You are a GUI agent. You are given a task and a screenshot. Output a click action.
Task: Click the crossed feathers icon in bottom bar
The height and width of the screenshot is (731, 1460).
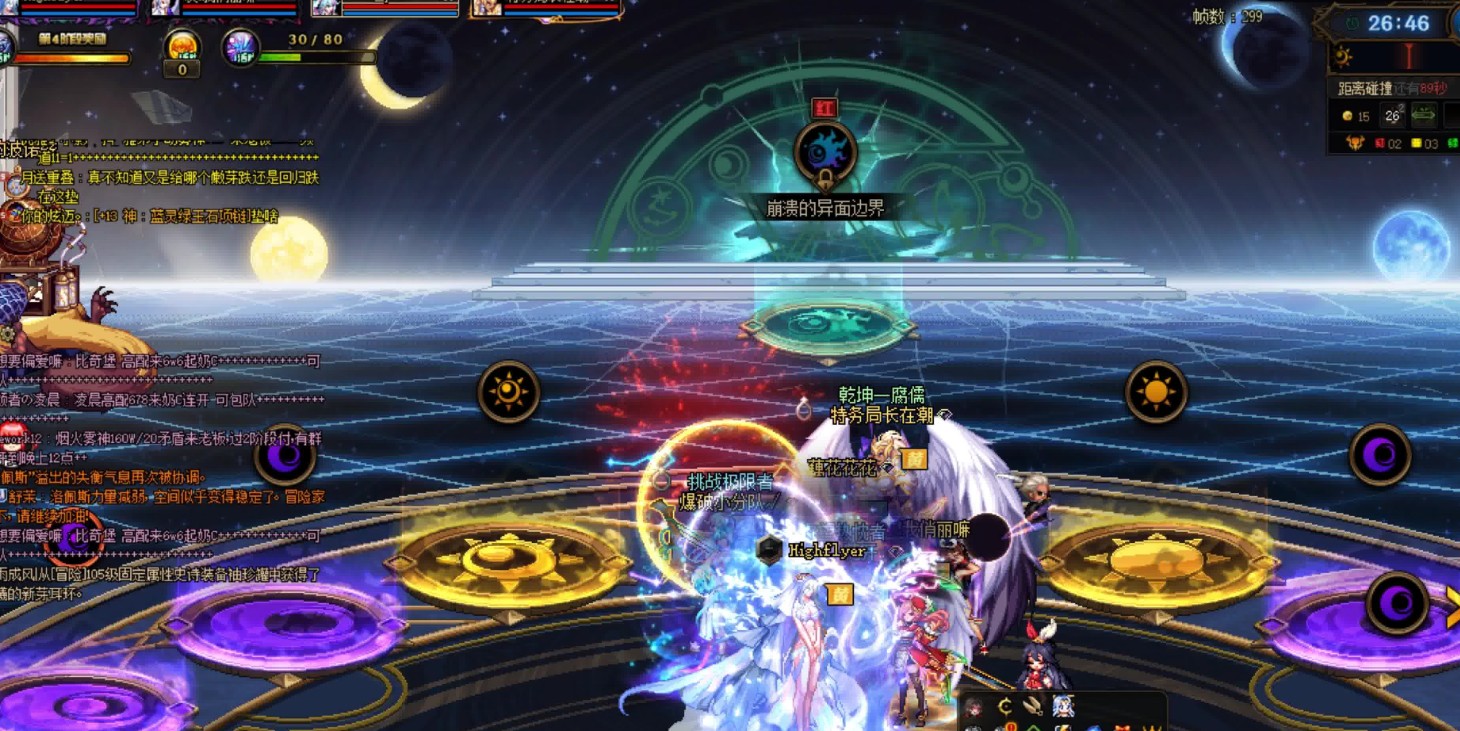click(1033, 707)
